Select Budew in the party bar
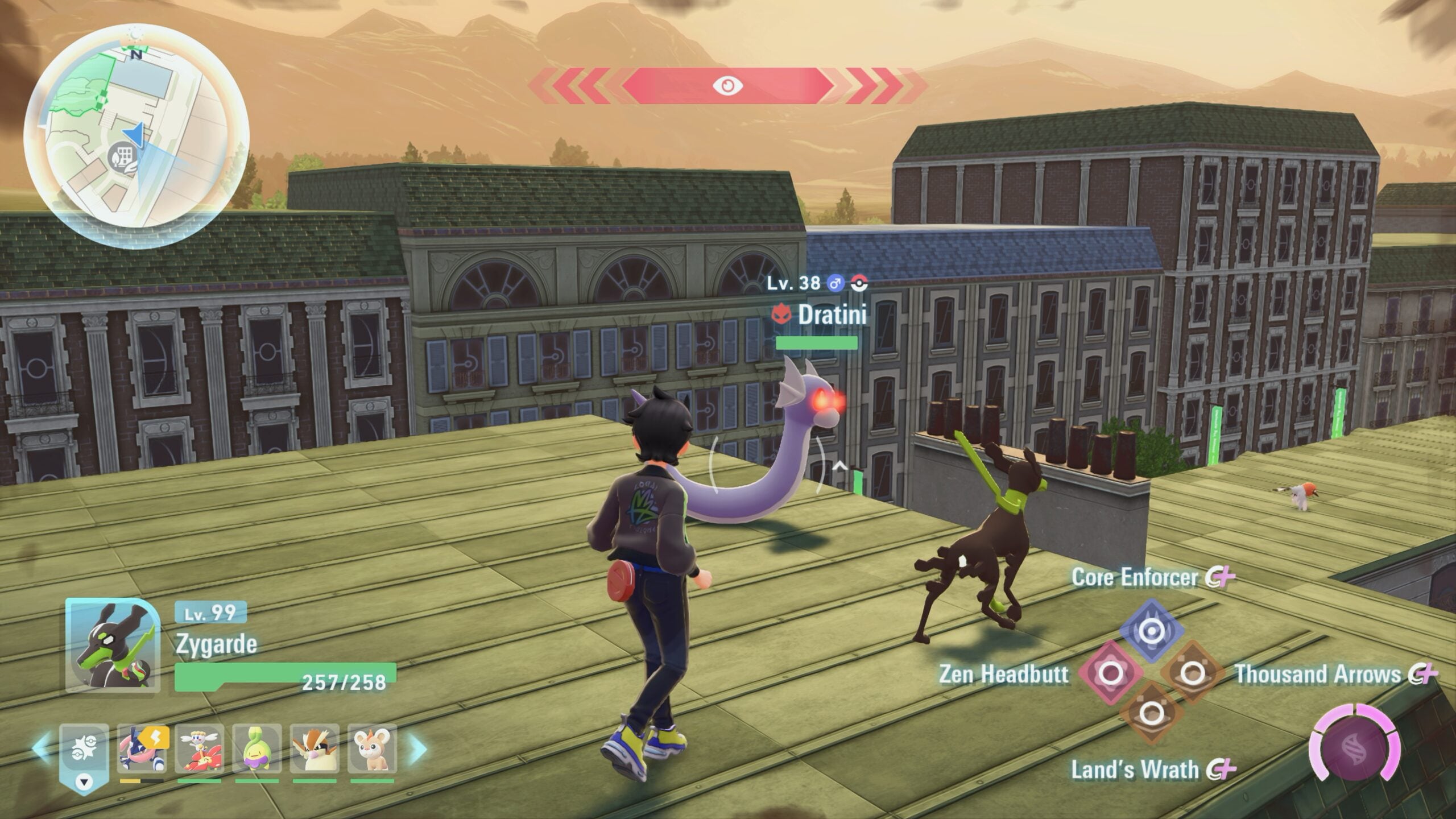The width and height of the screenshot is (1456, 819). coord(257,748)
